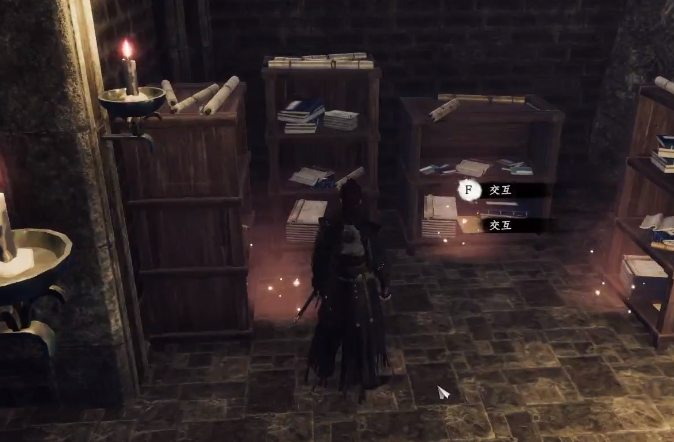Screen dimensions: 674x442
Task: Select the 交互 option without the F key
Action: (501, 225)
